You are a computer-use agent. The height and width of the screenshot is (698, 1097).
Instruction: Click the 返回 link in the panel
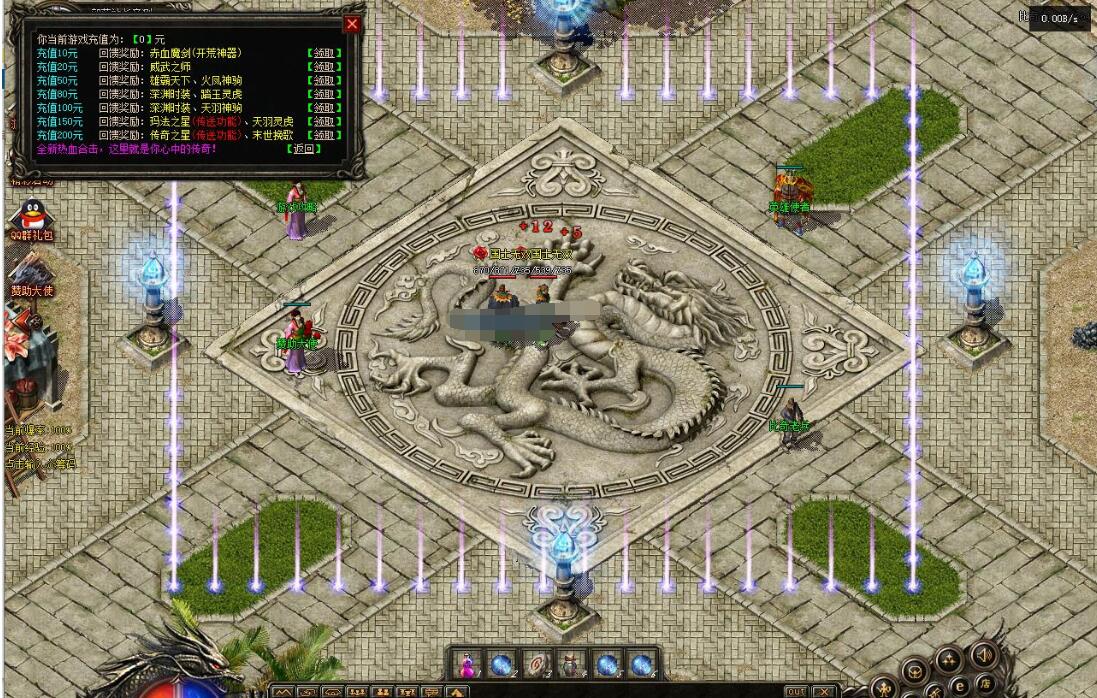coord(303,148)
